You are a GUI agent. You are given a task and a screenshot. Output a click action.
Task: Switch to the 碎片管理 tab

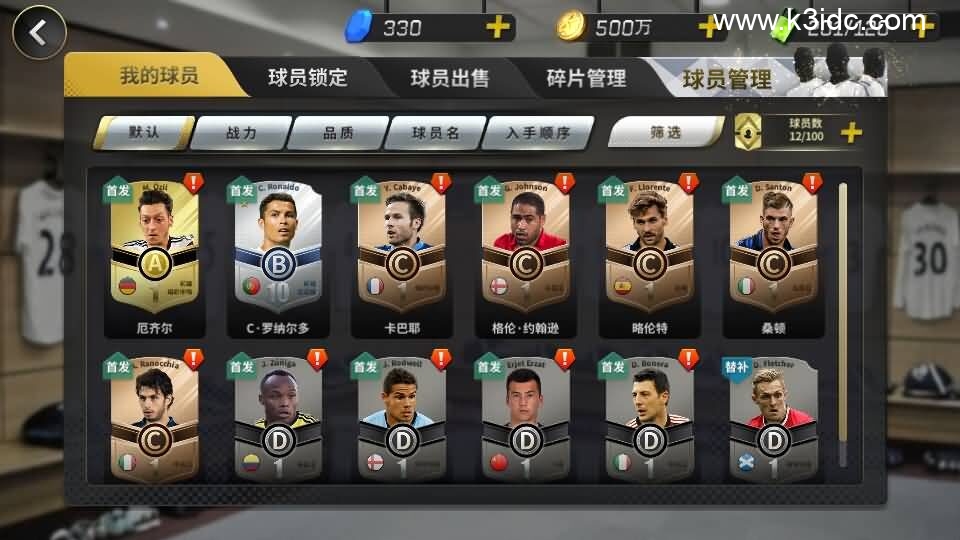tap(586, 78)
